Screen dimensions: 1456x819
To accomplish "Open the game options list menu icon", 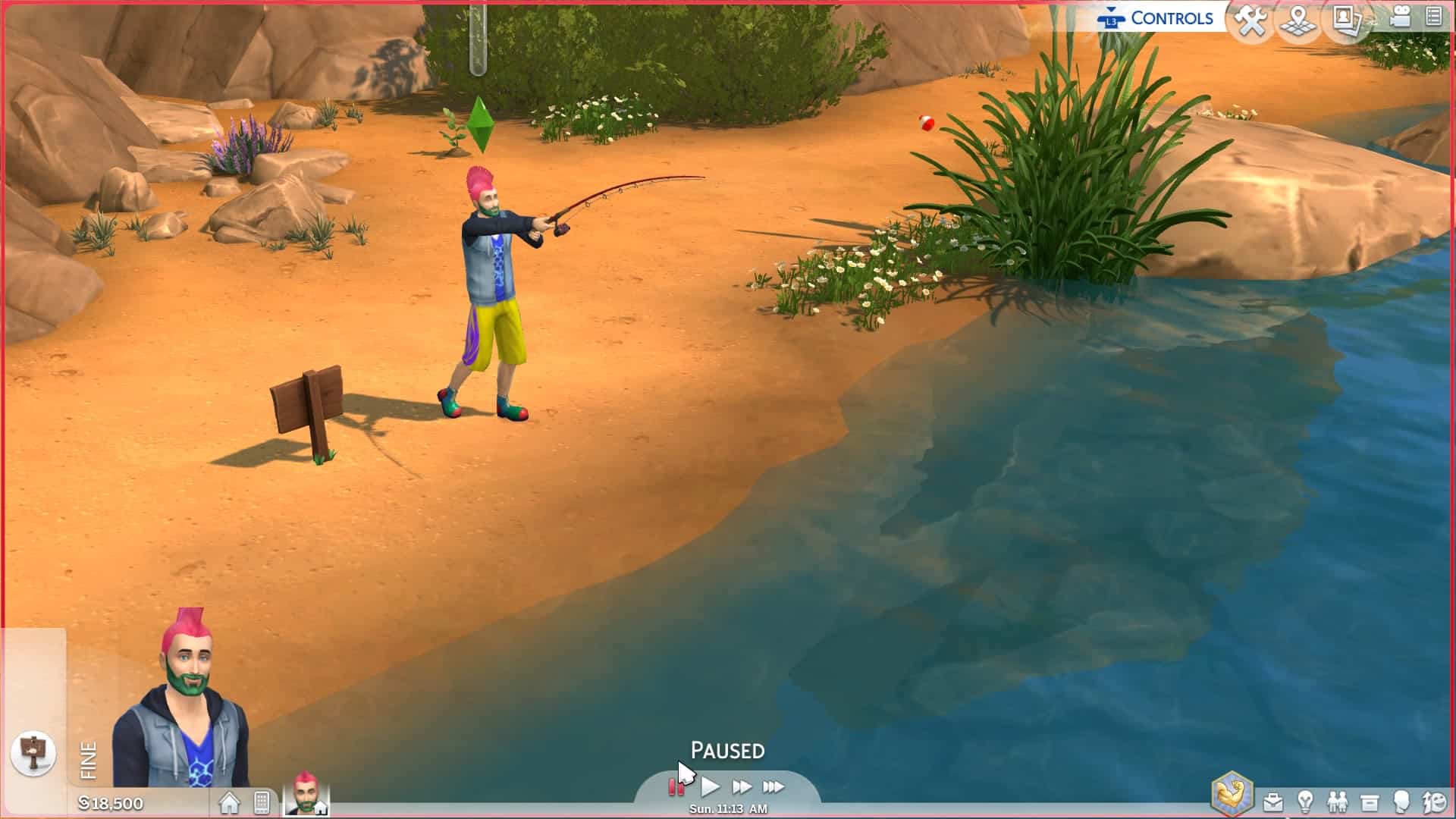I will [x=1433, y=17].
